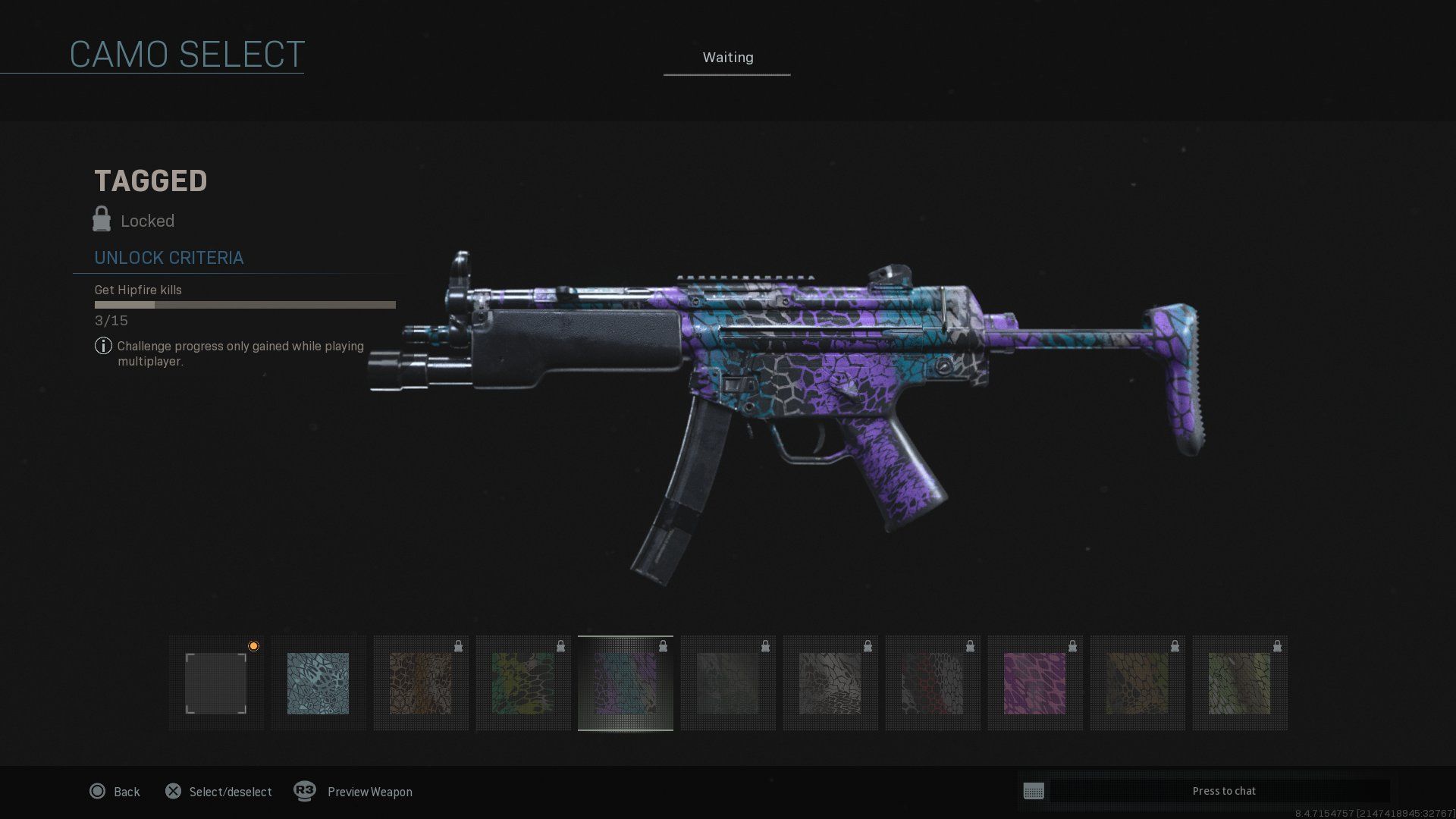This screenshot has height=819, width=1456.
Task: Select the brown hexagon camo tile
Action: pos(421,682)
